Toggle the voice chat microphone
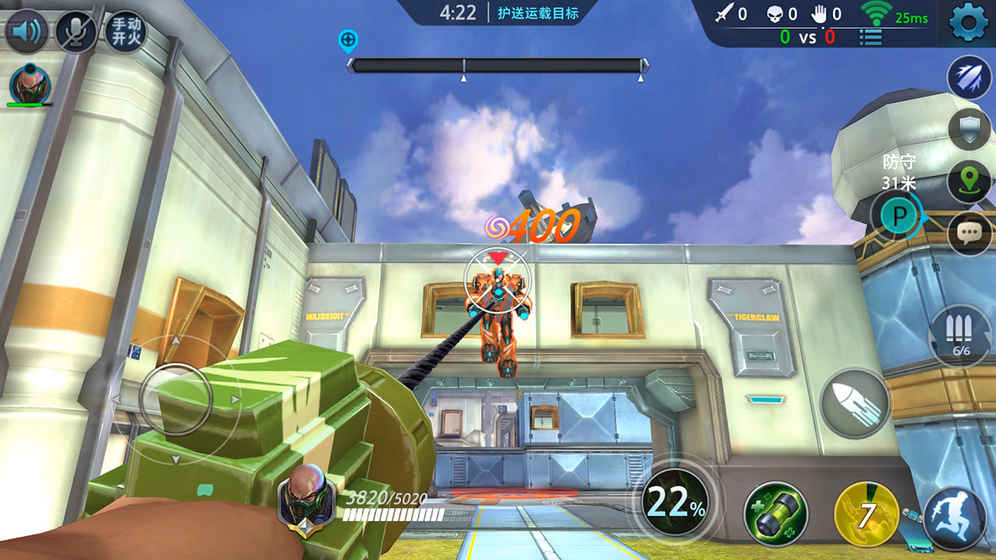The image size is (996, 560). point(76,31)
